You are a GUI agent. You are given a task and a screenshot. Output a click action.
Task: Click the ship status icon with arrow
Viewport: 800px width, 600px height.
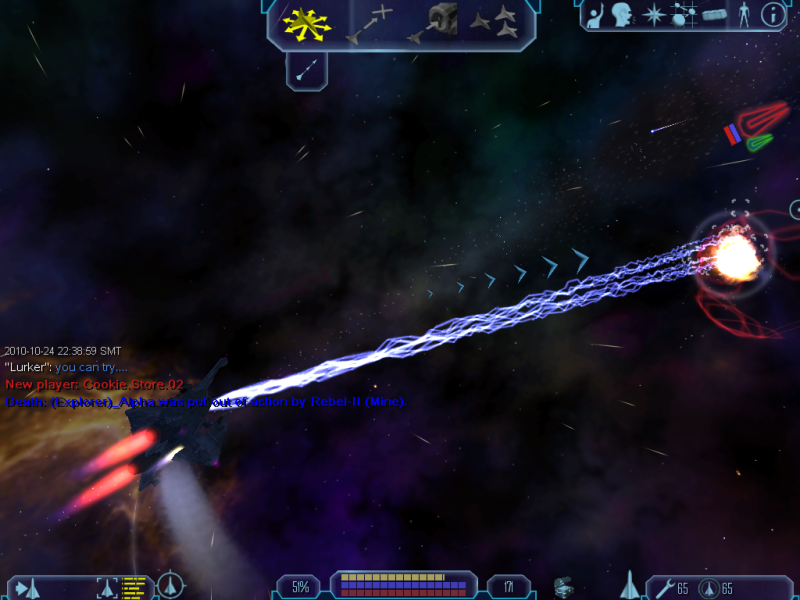point(27,587)
